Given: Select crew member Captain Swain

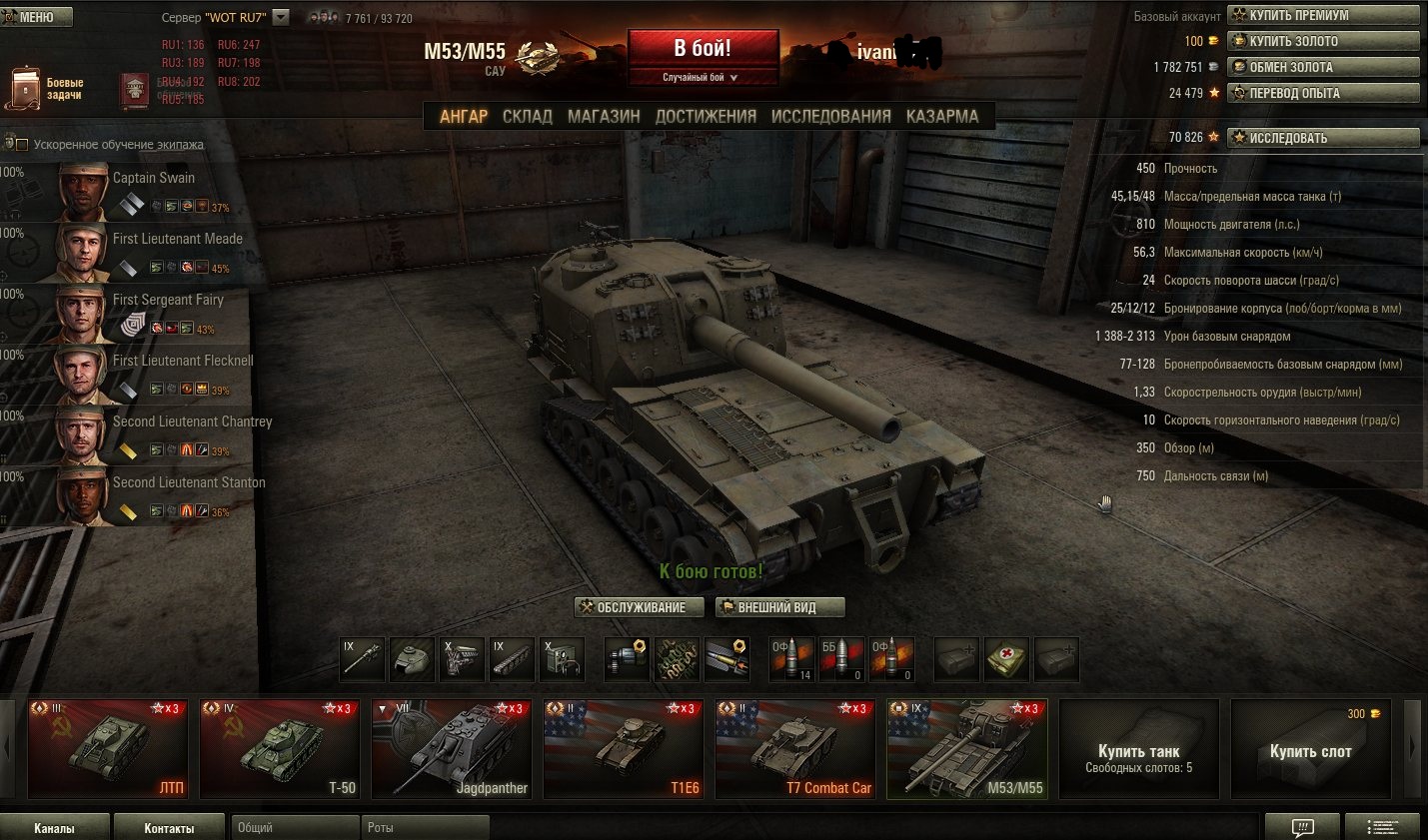Looking at the screenshot, I should pyautogui.click(x=153, y=178).
